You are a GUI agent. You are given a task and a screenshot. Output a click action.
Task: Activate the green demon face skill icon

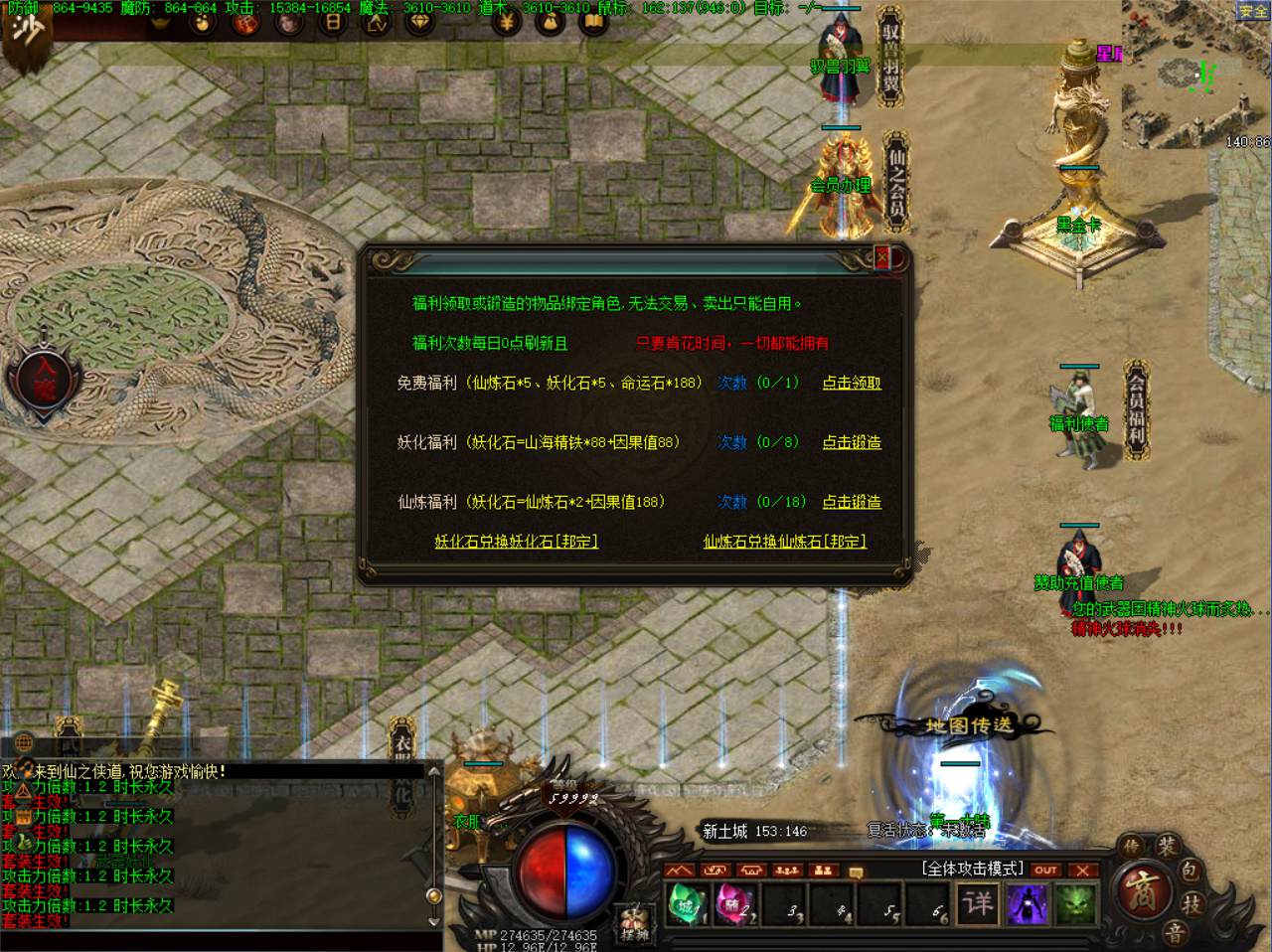pos(1074,903)
